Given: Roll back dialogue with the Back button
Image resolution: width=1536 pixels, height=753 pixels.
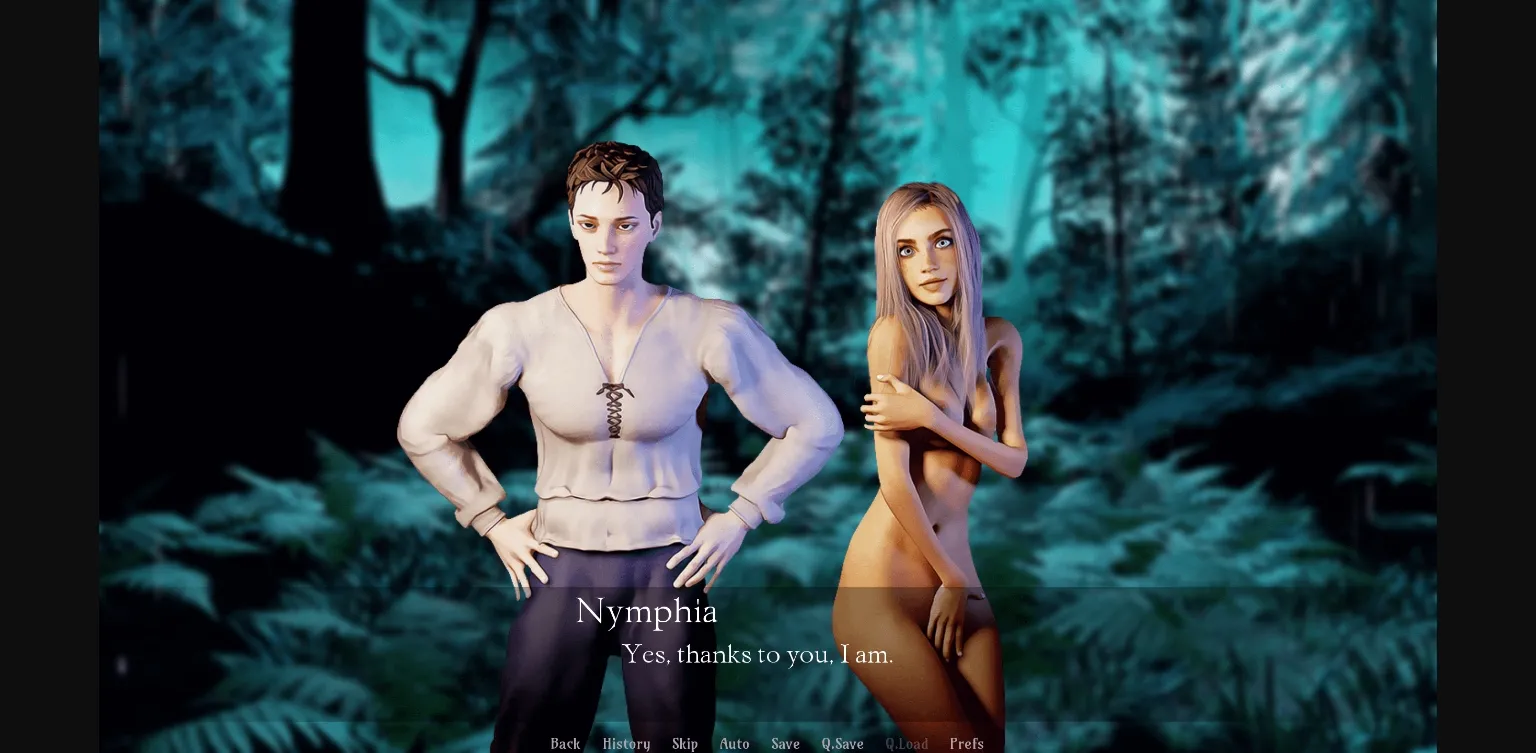Looking at the screenshot, I should [x=565, y=744].
